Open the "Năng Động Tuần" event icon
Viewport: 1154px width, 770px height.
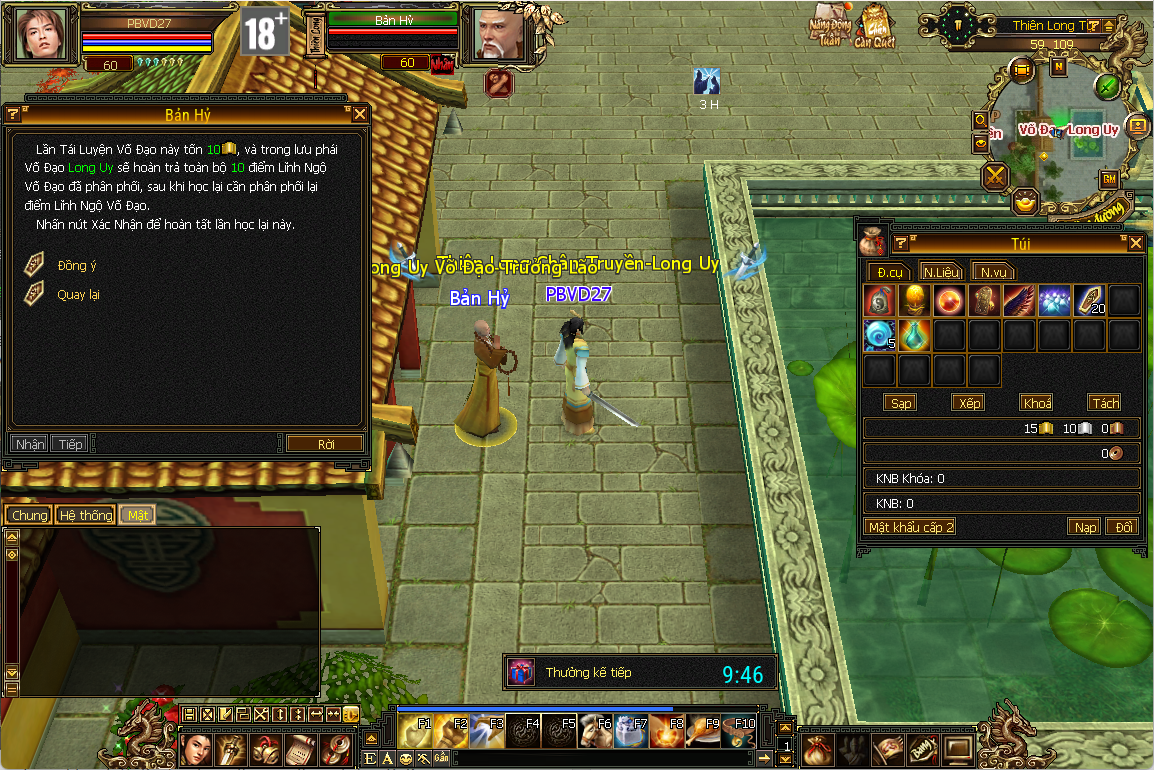829,30
